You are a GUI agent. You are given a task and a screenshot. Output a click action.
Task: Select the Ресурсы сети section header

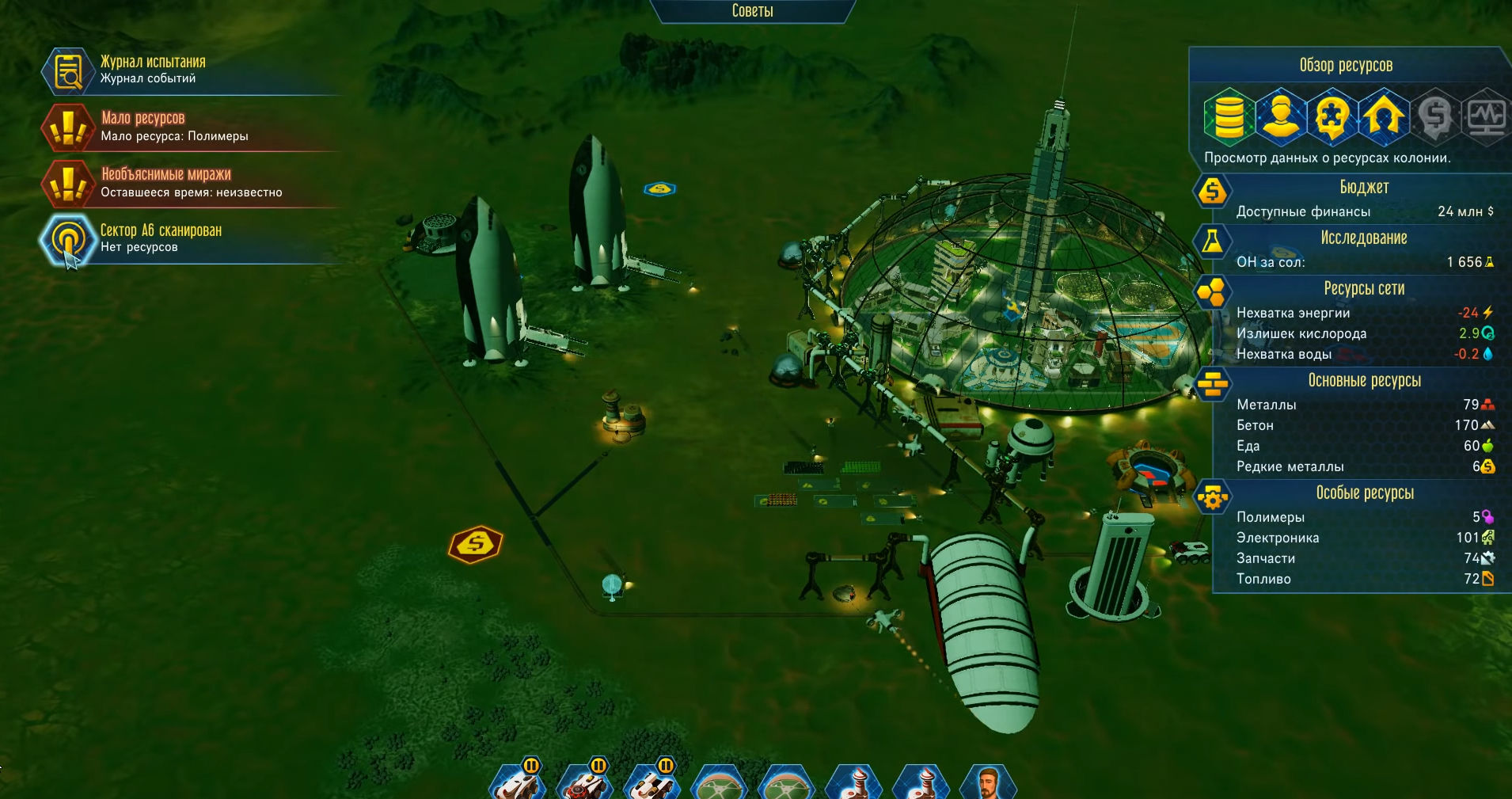(x=1363, y=289)
